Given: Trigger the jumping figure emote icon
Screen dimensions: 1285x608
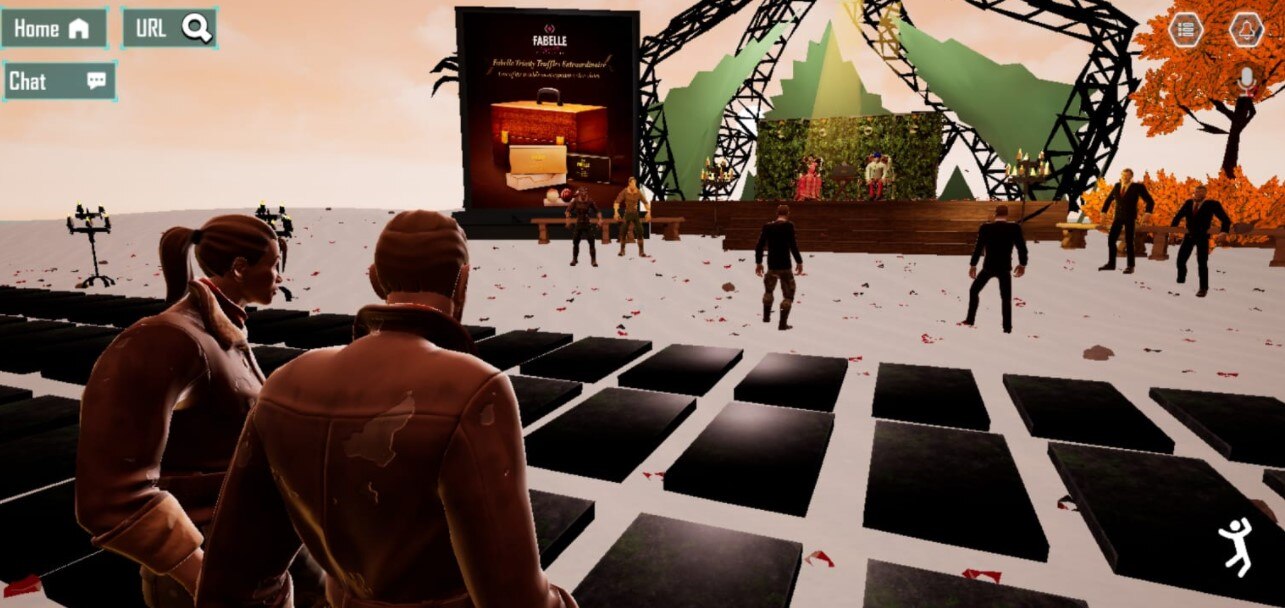Looking at the screenshot, I should click(1236, 547).
